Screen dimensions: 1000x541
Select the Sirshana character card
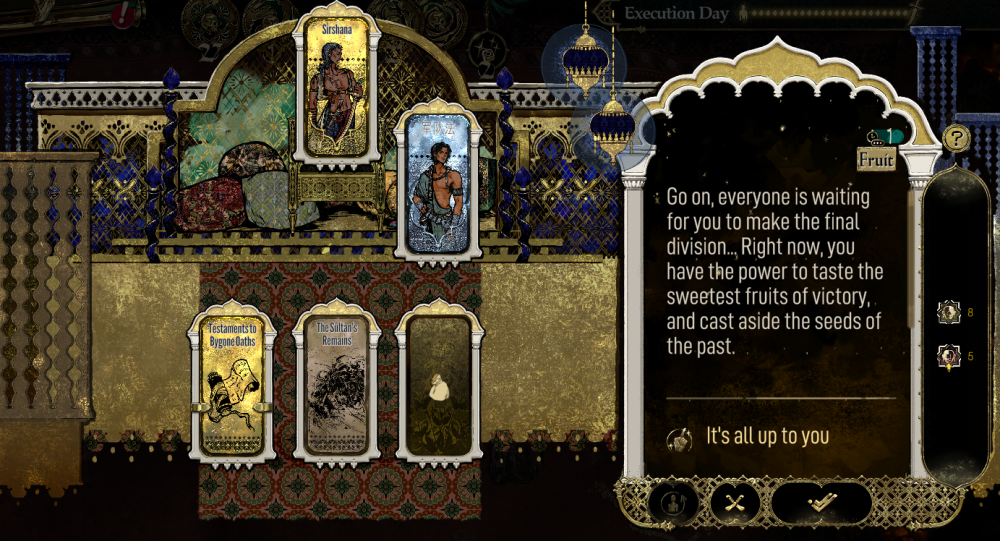[336, 90]
